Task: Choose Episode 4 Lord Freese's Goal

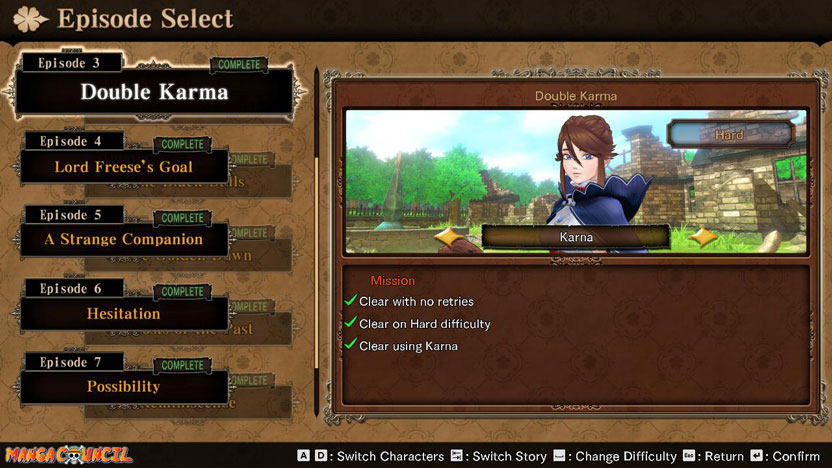Action: (x=124, y=167)
